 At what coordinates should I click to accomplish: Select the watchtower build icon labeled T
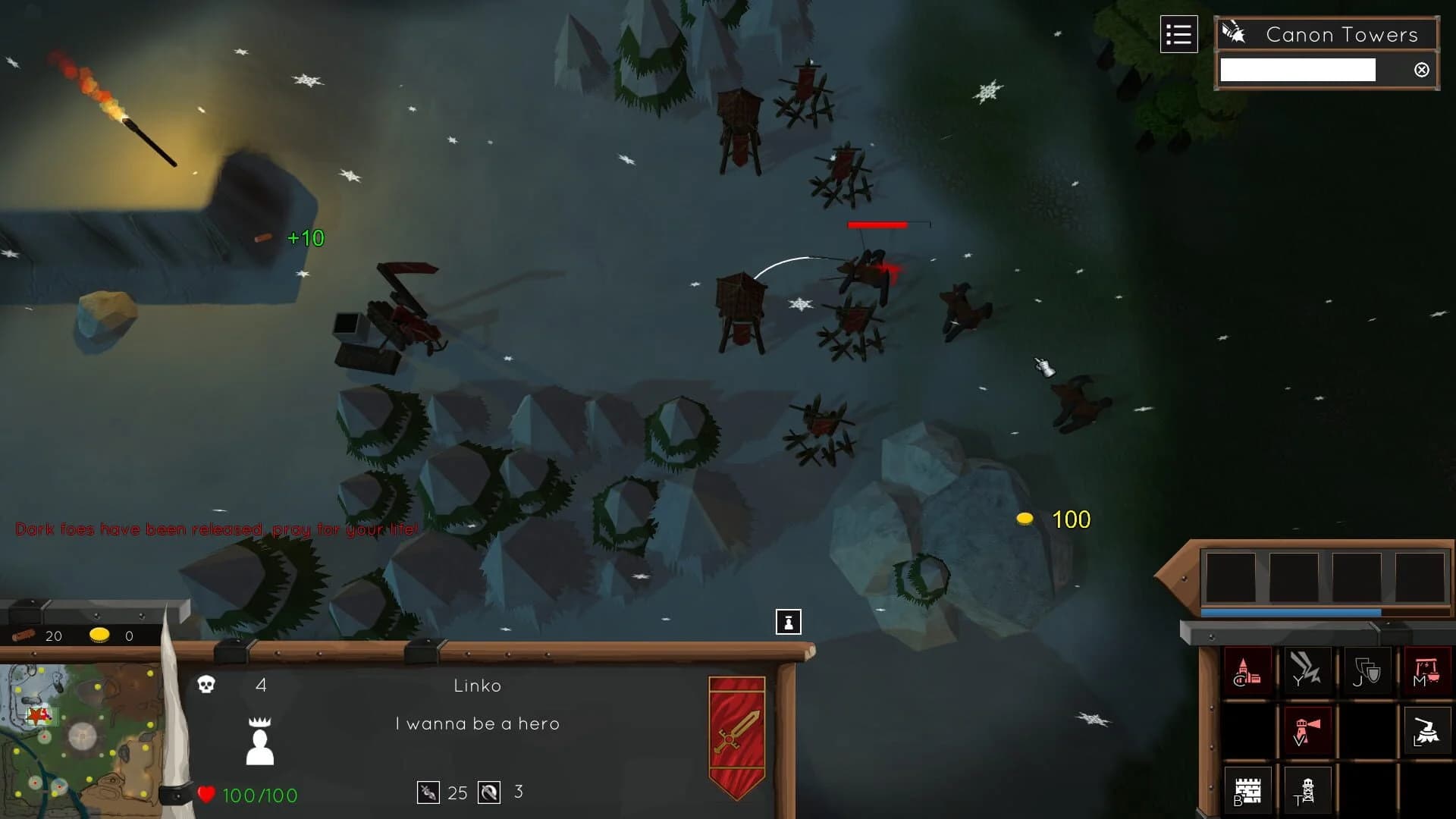coord(1307,789)
